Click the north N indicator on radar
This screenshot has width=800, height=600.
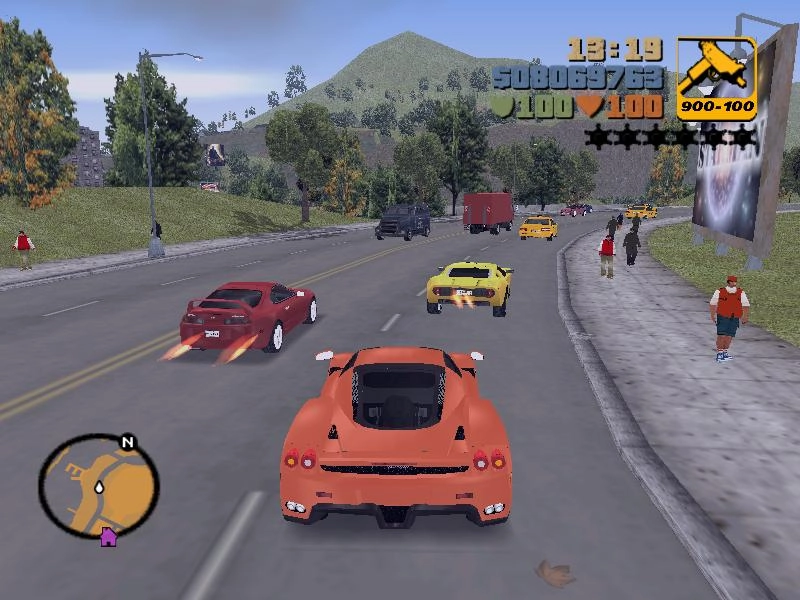pyautogui.click(x=127, y=442)
